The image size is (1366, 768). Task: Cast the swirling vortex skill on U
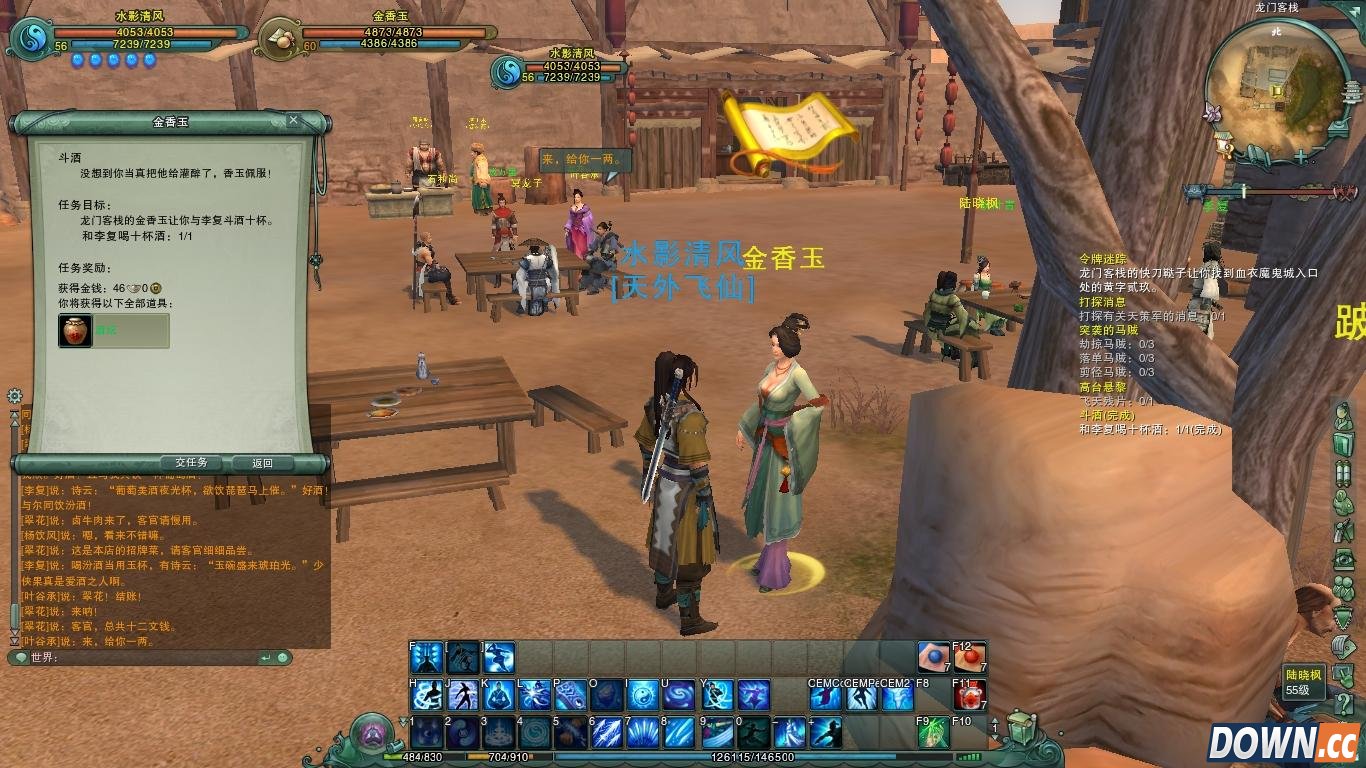[679, 695]
